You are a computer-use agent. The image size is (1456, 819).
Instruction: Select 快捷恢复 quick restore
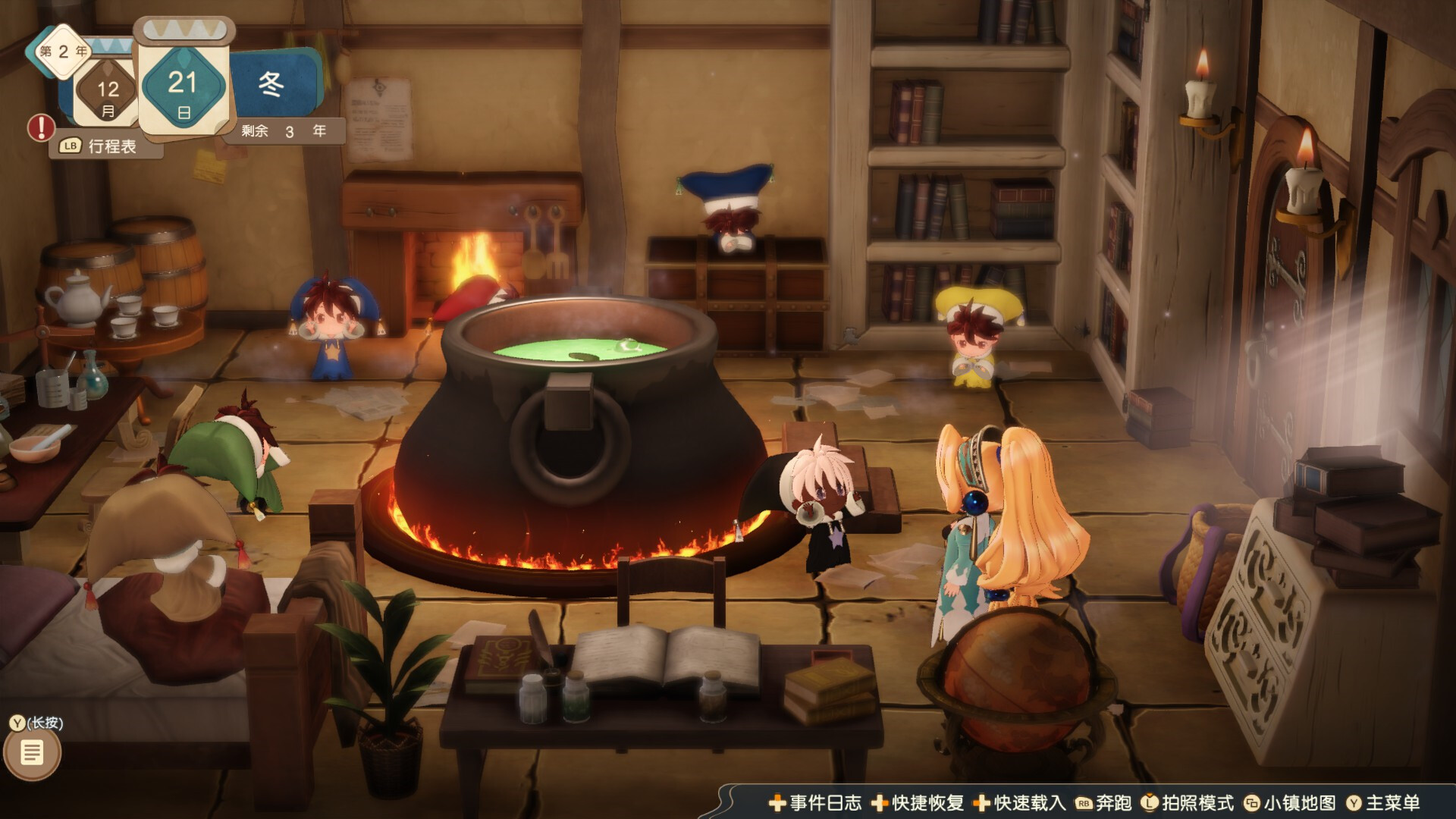pyautogui.click(x=918, y=802)
